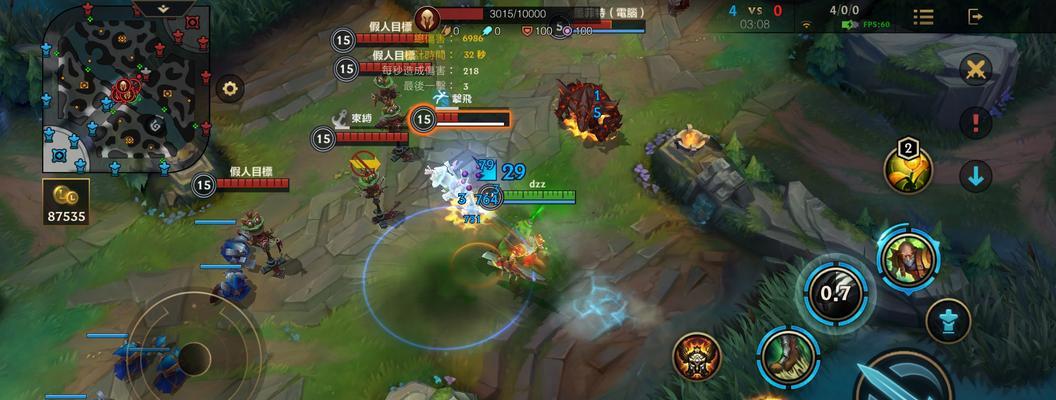Send the red exclamation danger ping

coord(975,123)
